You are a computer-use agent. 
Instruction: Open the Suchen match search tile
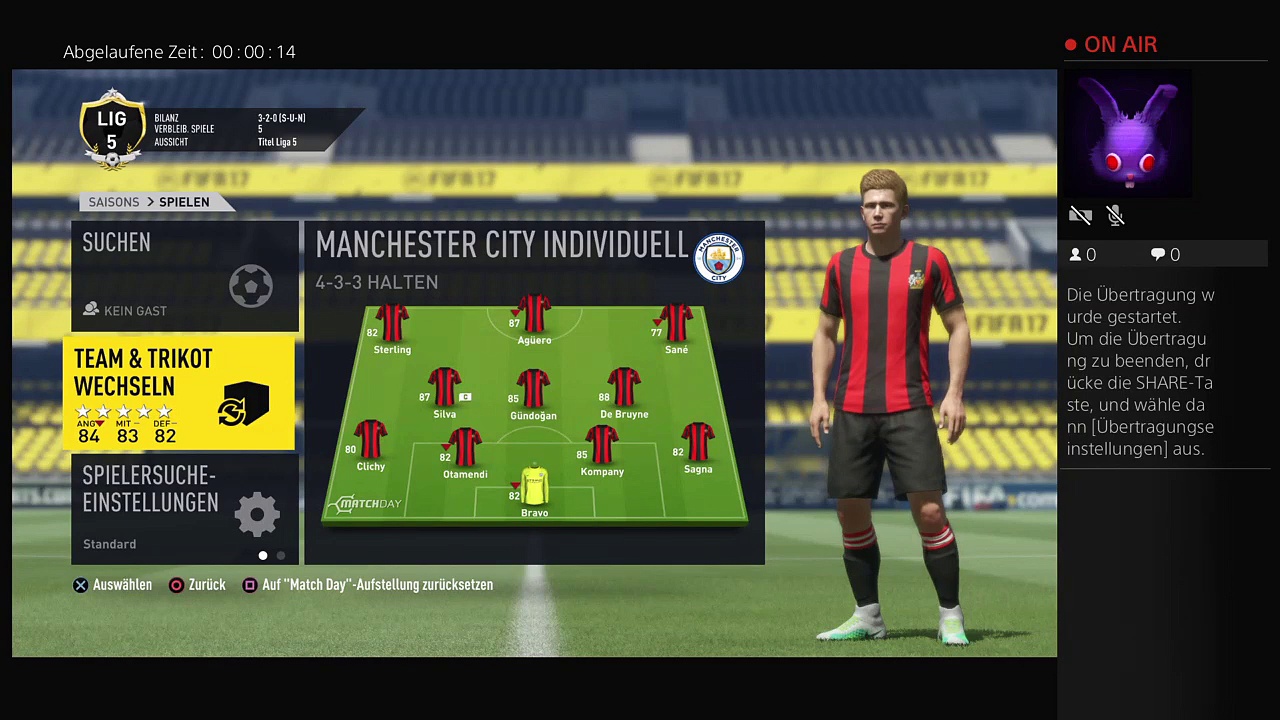click(185, 275)
